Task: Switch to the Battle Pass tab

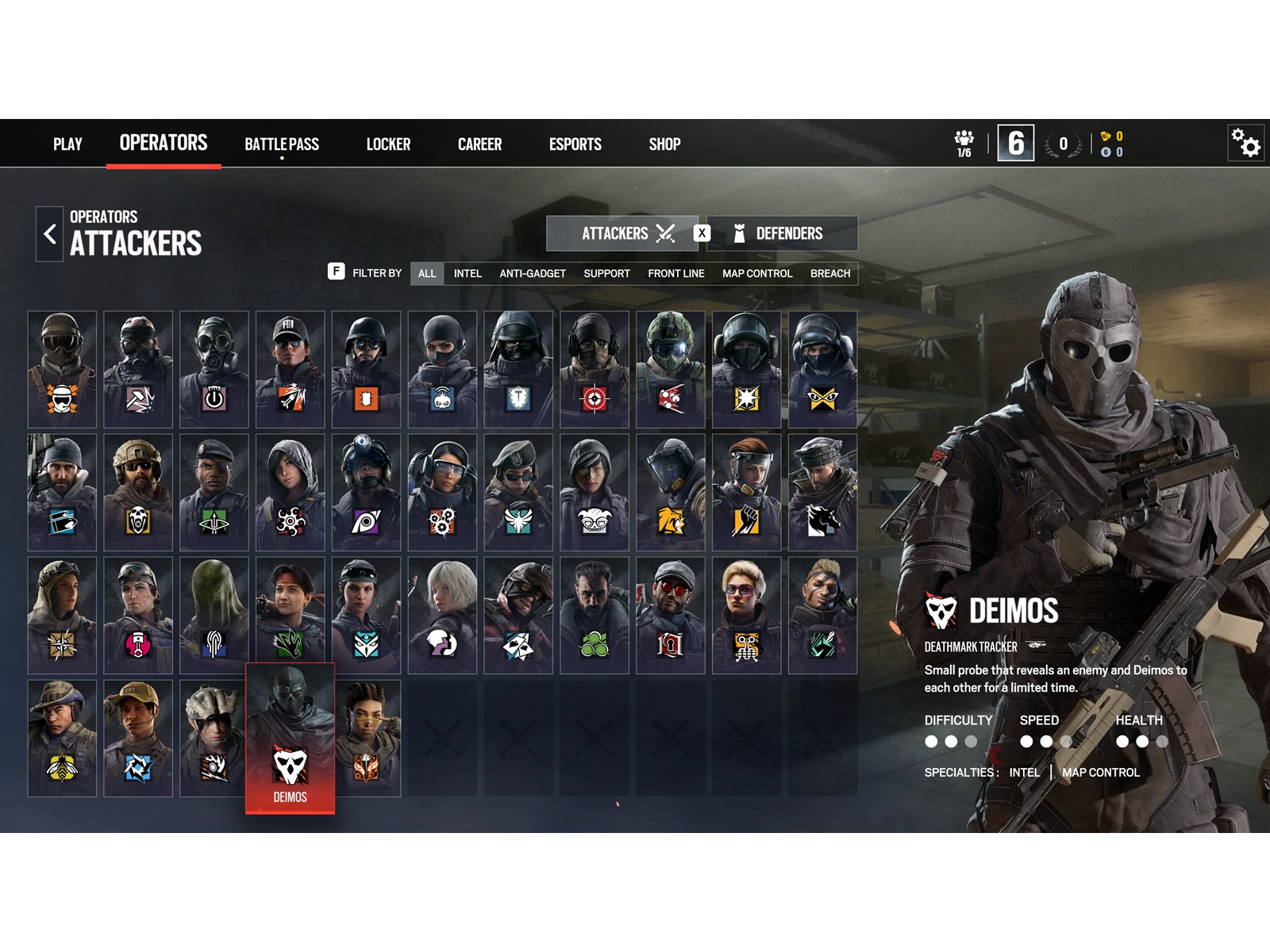Action: [282, 144]
